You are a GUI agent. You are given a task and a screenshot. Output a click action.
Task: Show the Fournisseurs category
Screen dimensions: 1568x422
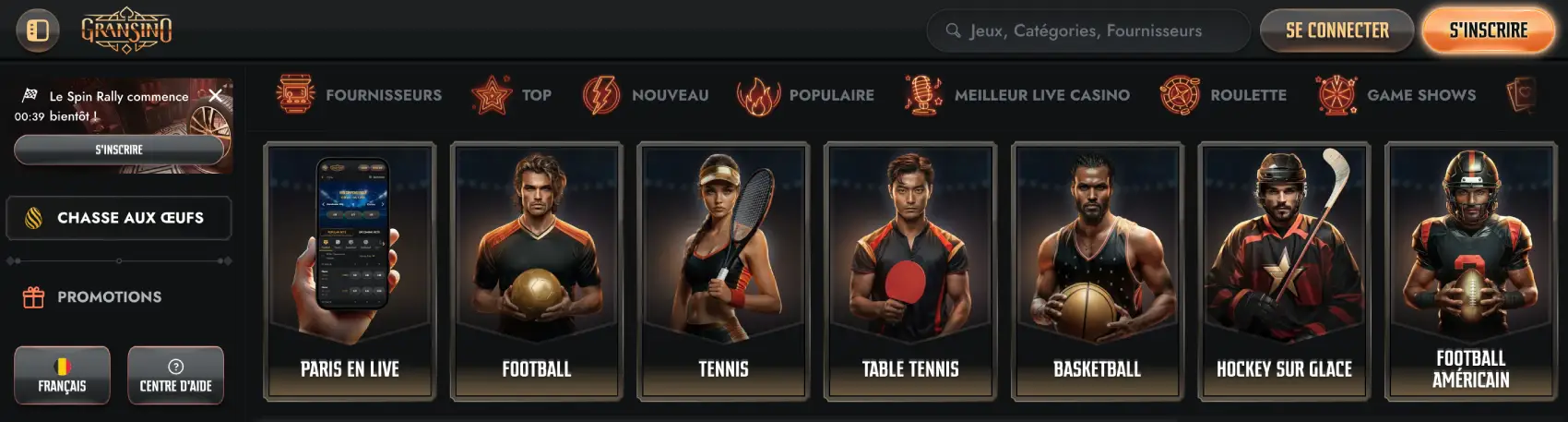360,95
